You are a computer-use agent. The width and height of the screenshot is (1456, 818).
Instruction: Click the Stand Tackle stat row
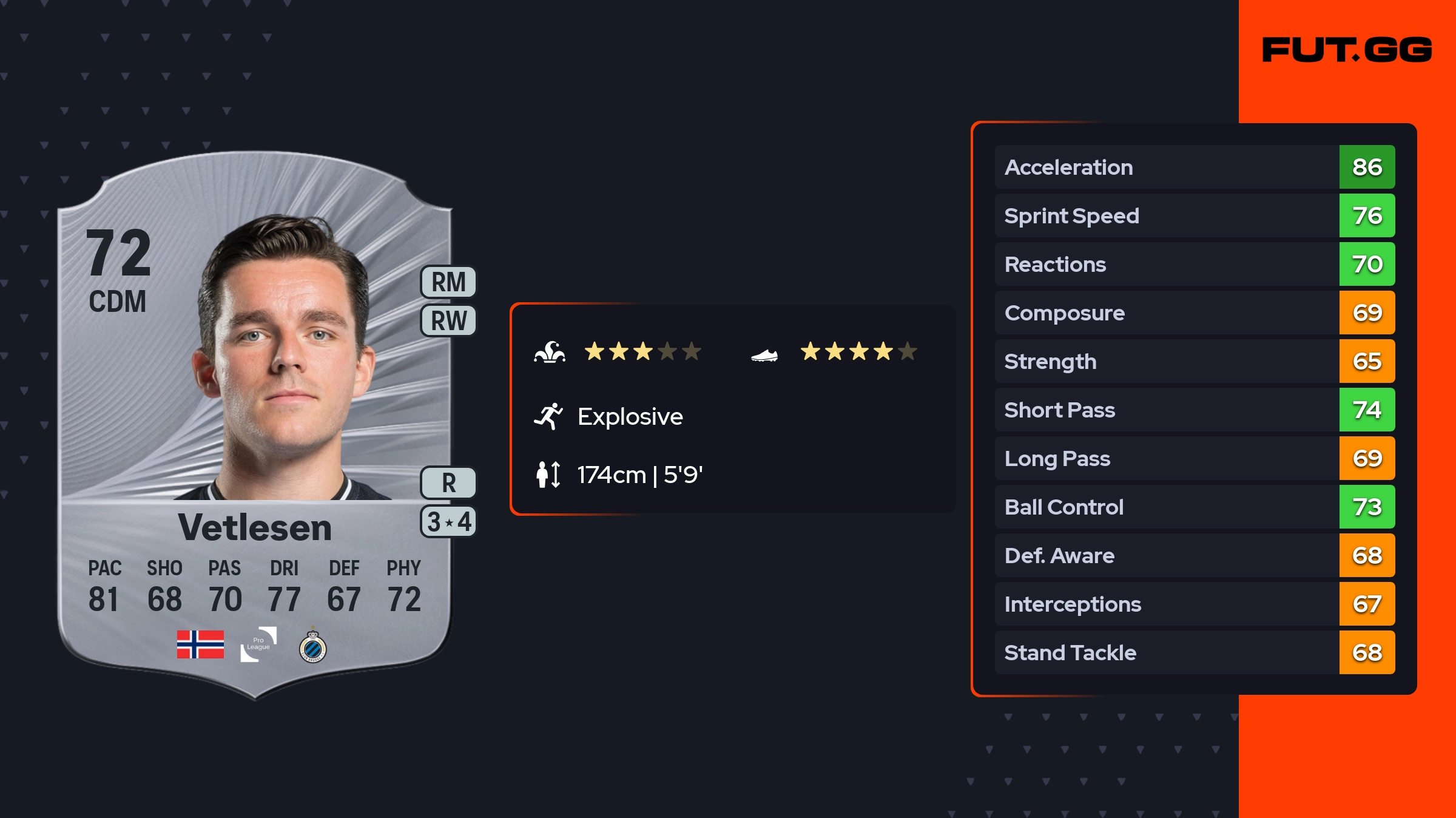[1194, 652]
